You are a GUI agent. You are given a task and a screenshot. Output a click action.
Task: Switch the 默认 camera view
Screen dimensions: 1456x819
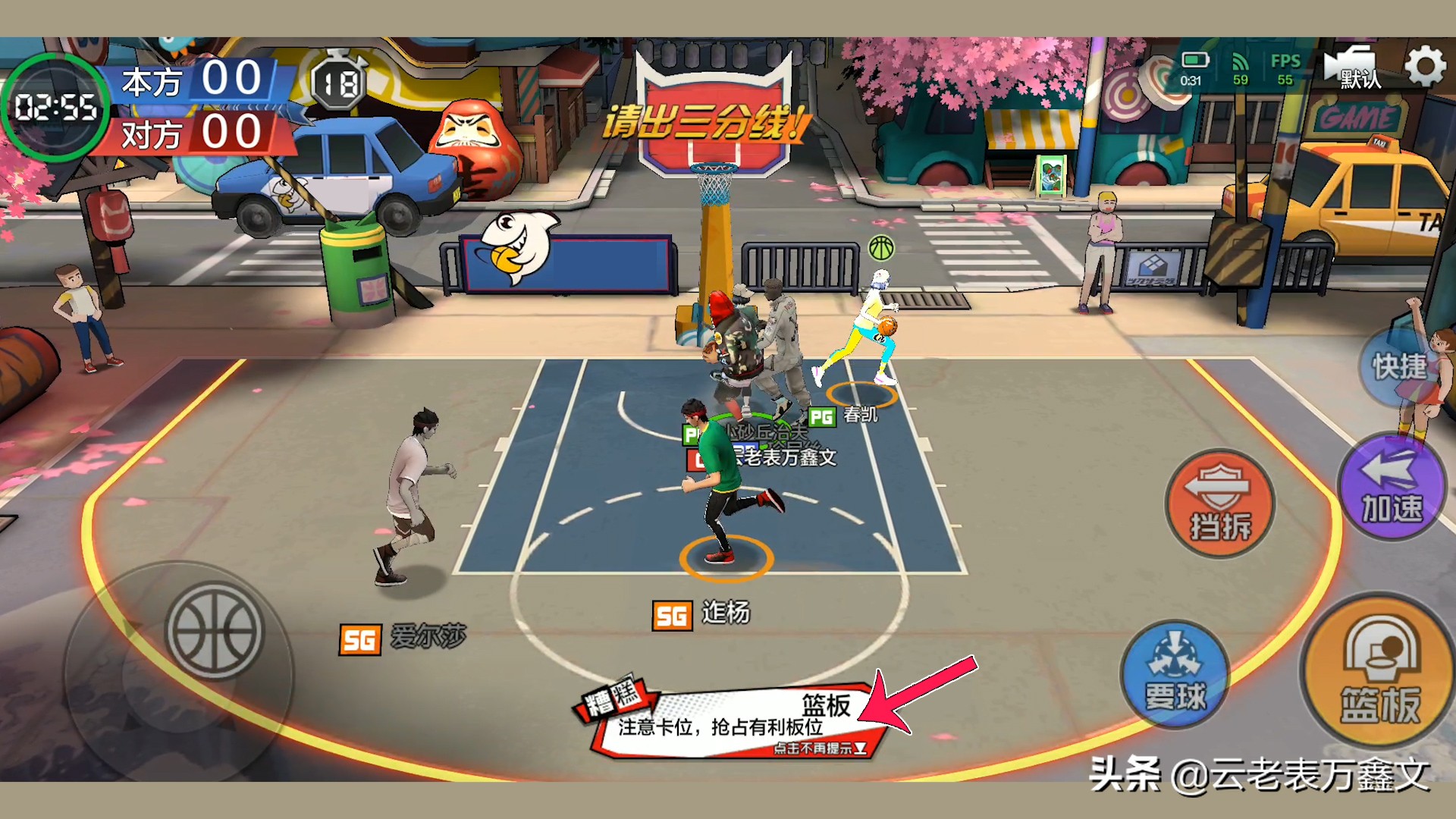[1353, 68]
